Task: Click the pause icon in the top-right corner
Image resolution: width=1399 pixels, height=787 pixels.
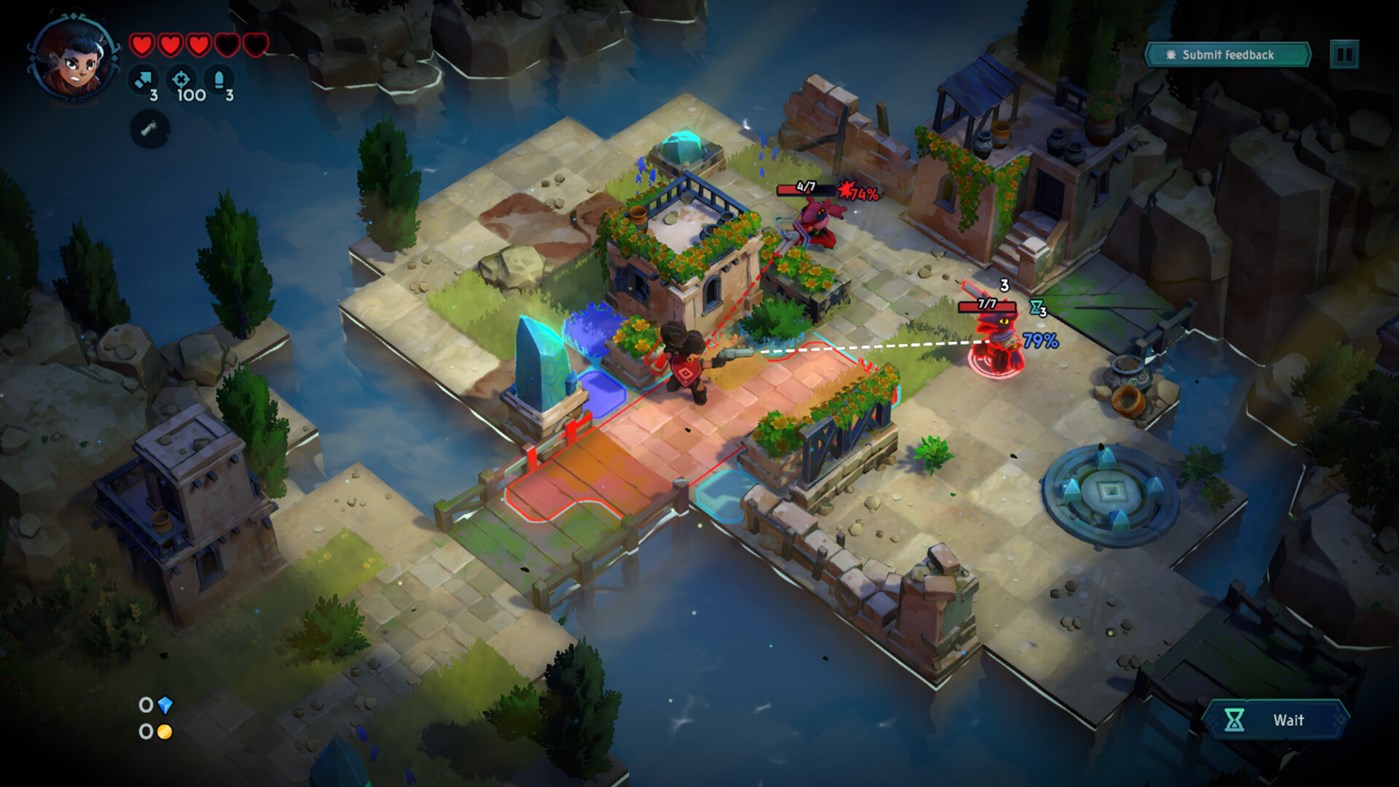Action: [1343, 54]
